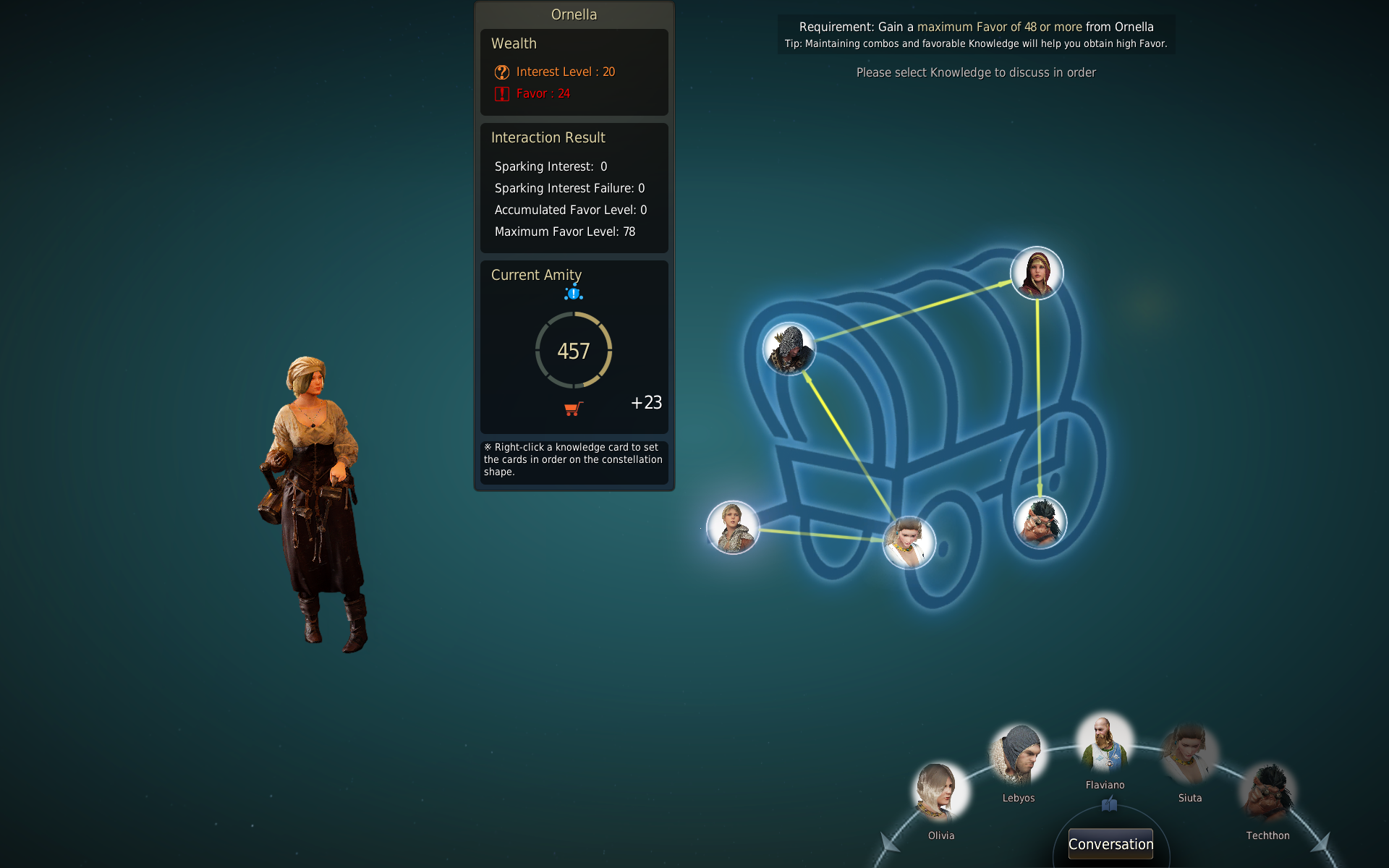The height and width of the screenshot is (868, 1389).
Task: Select the Siuta knowledge card
Action: point(1189,757)
